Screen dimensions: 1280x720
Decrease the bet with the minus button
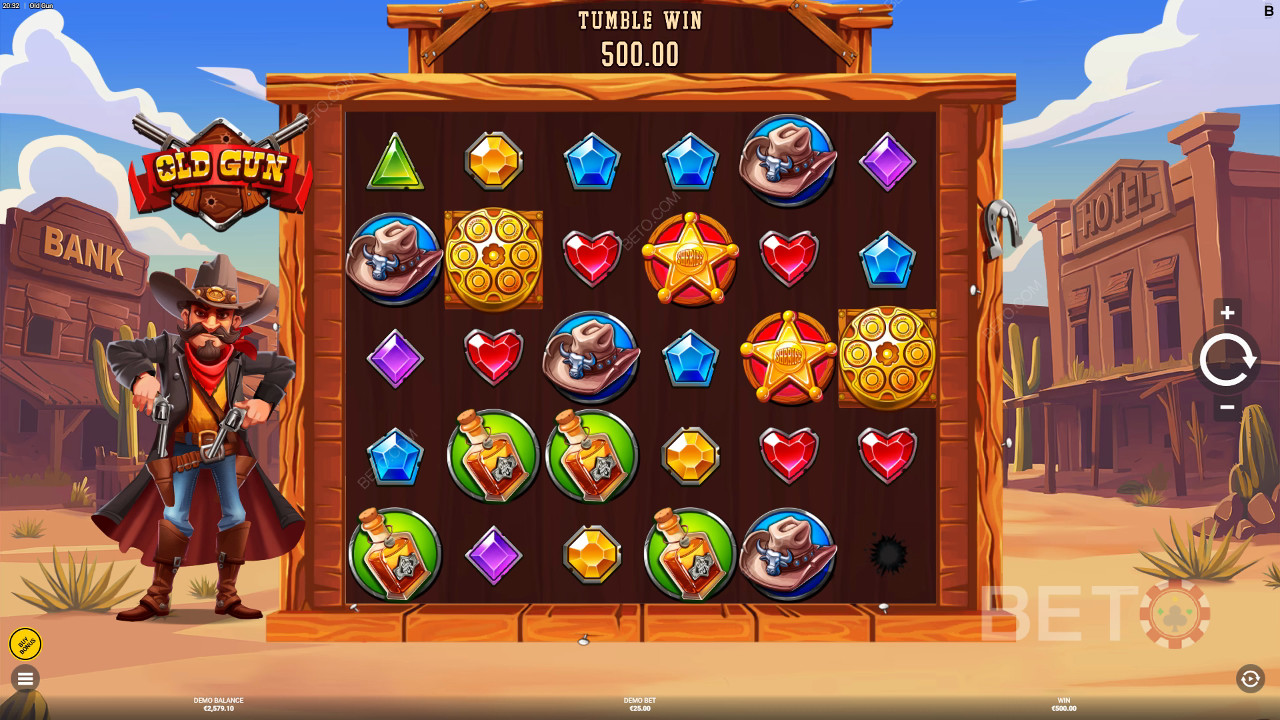(x=1227, y=407)
